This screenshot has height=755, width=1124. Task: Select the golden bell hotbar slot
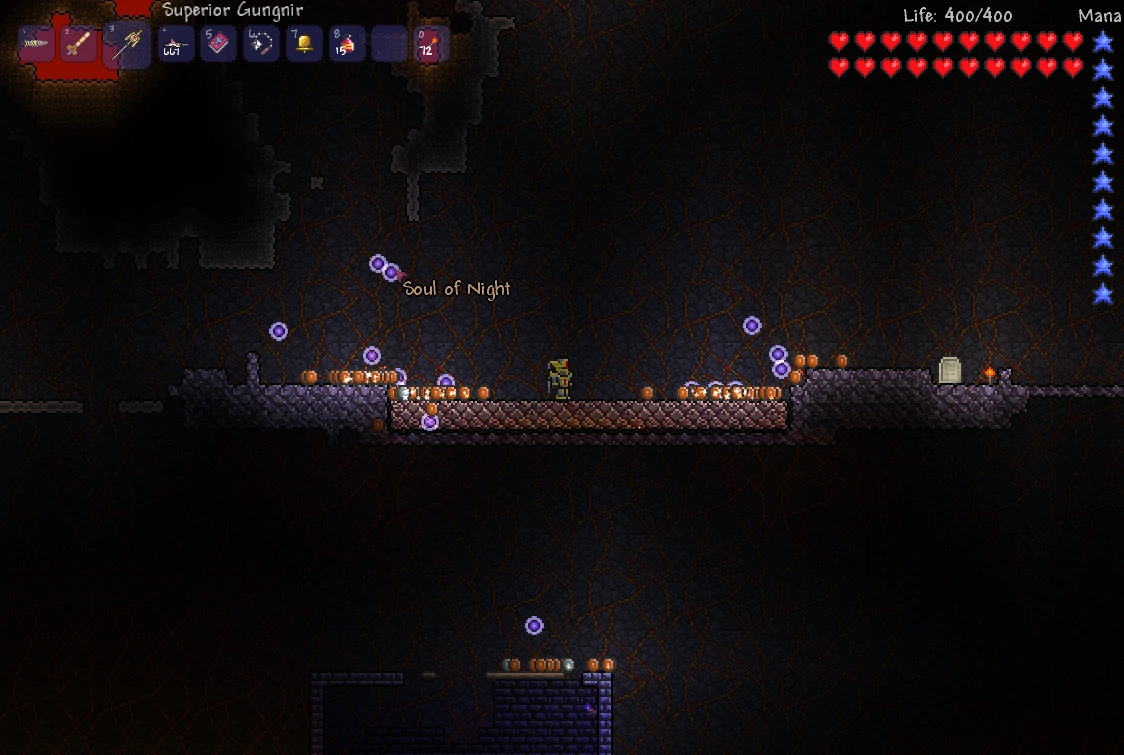[x=304, y=44]
